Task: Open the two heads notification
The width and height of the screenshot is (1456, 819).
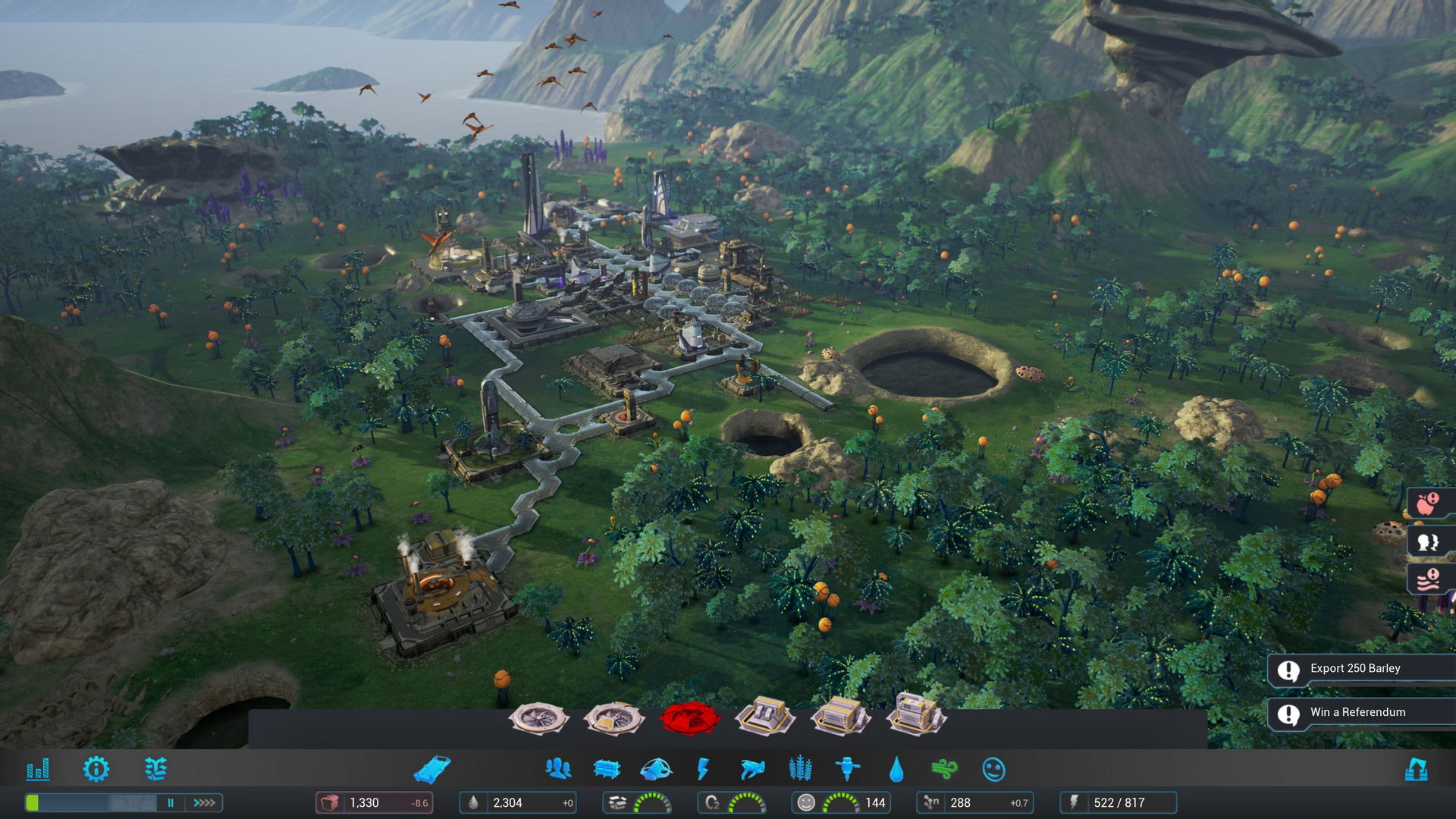Action: coord(1429,541)
